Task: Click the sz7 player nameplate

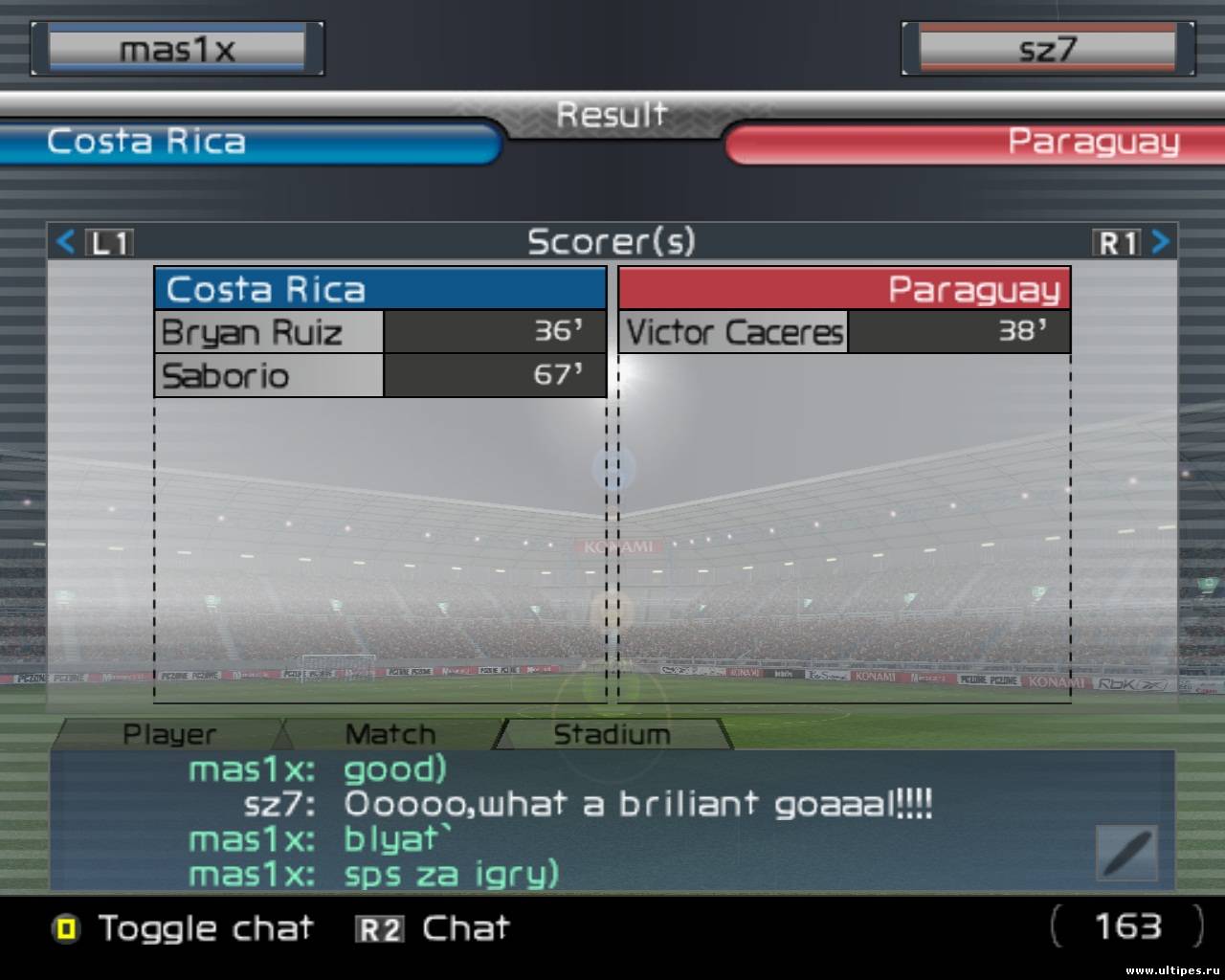Action: pyautogui.click(x=1047, y=49)
